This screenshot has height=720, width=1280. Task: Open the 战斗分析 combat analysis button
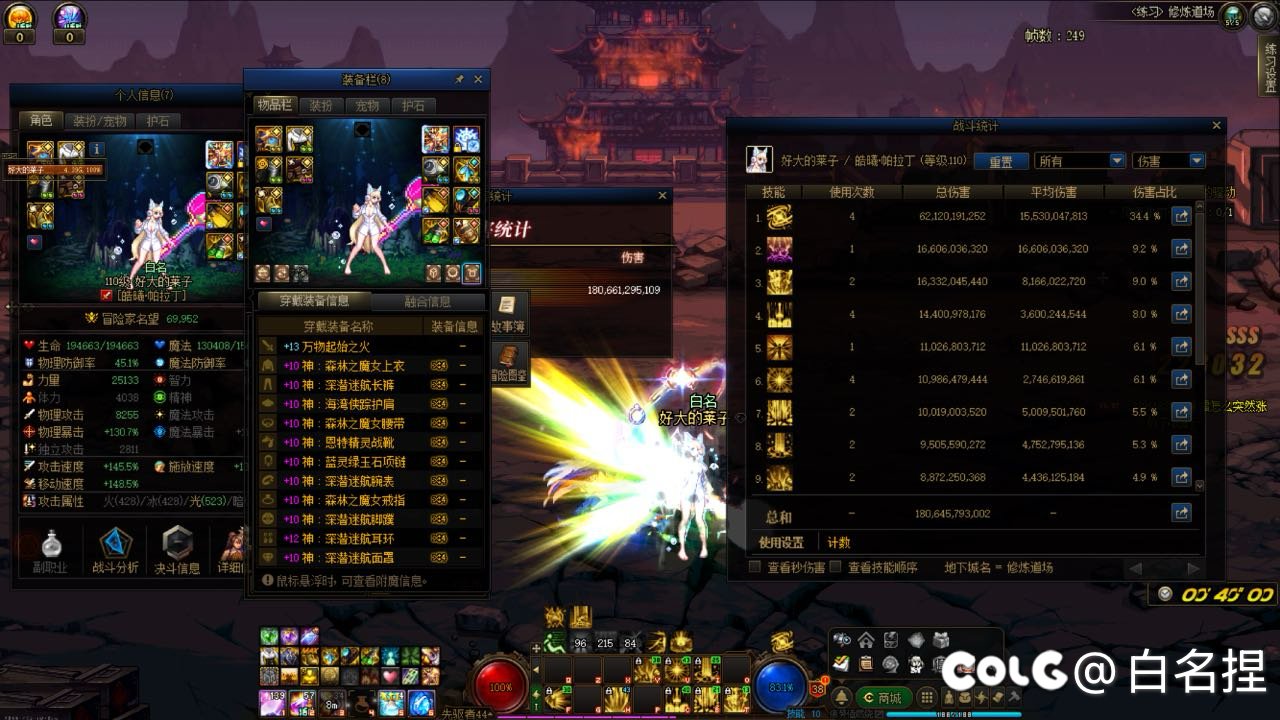point(115,551)
